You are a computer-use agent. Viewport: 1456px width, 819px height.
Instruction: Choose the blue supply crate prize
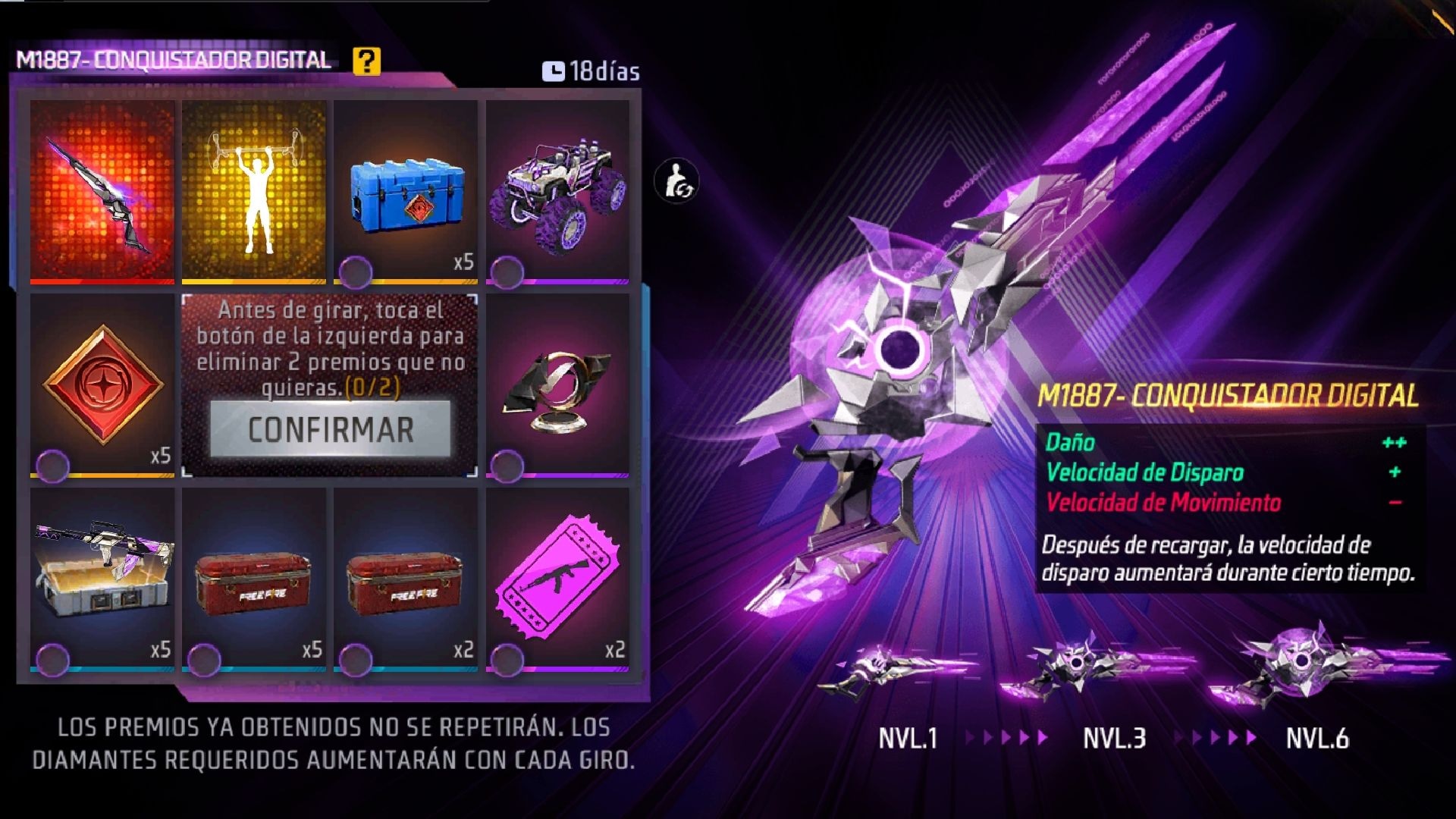point(406,191)
